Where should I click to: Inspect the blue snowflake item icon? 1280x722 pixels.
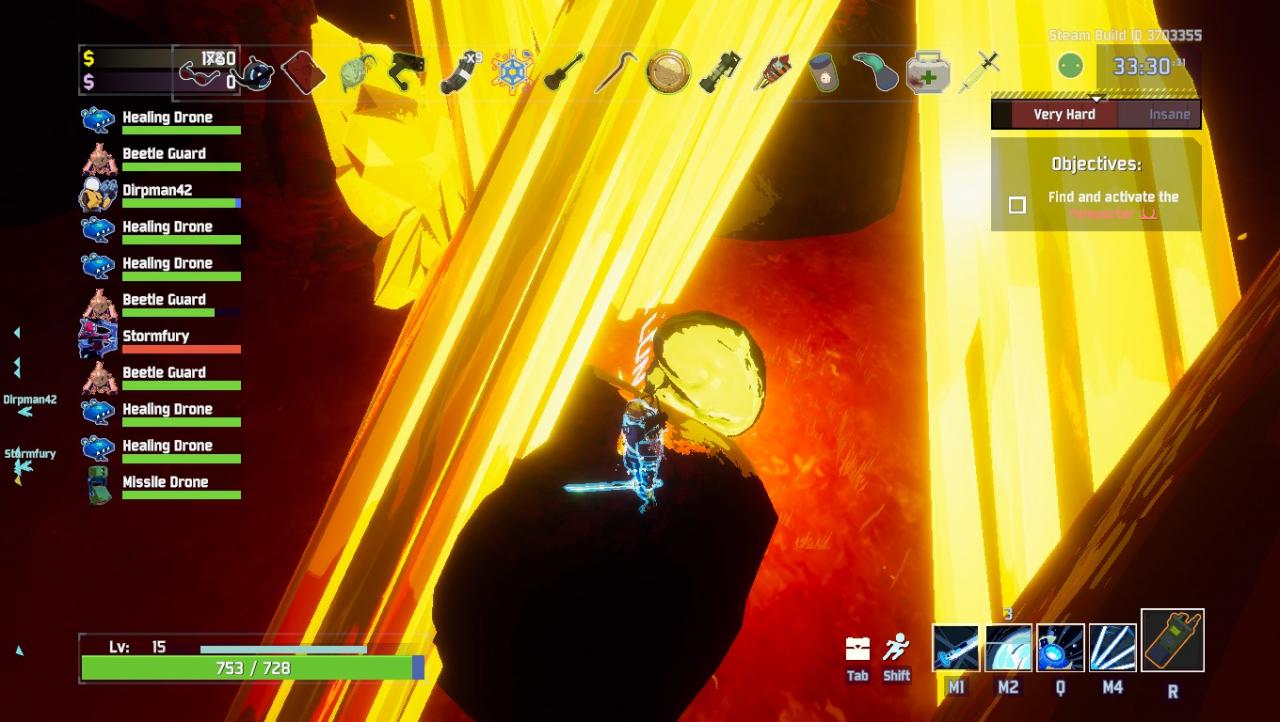point(512,72)
